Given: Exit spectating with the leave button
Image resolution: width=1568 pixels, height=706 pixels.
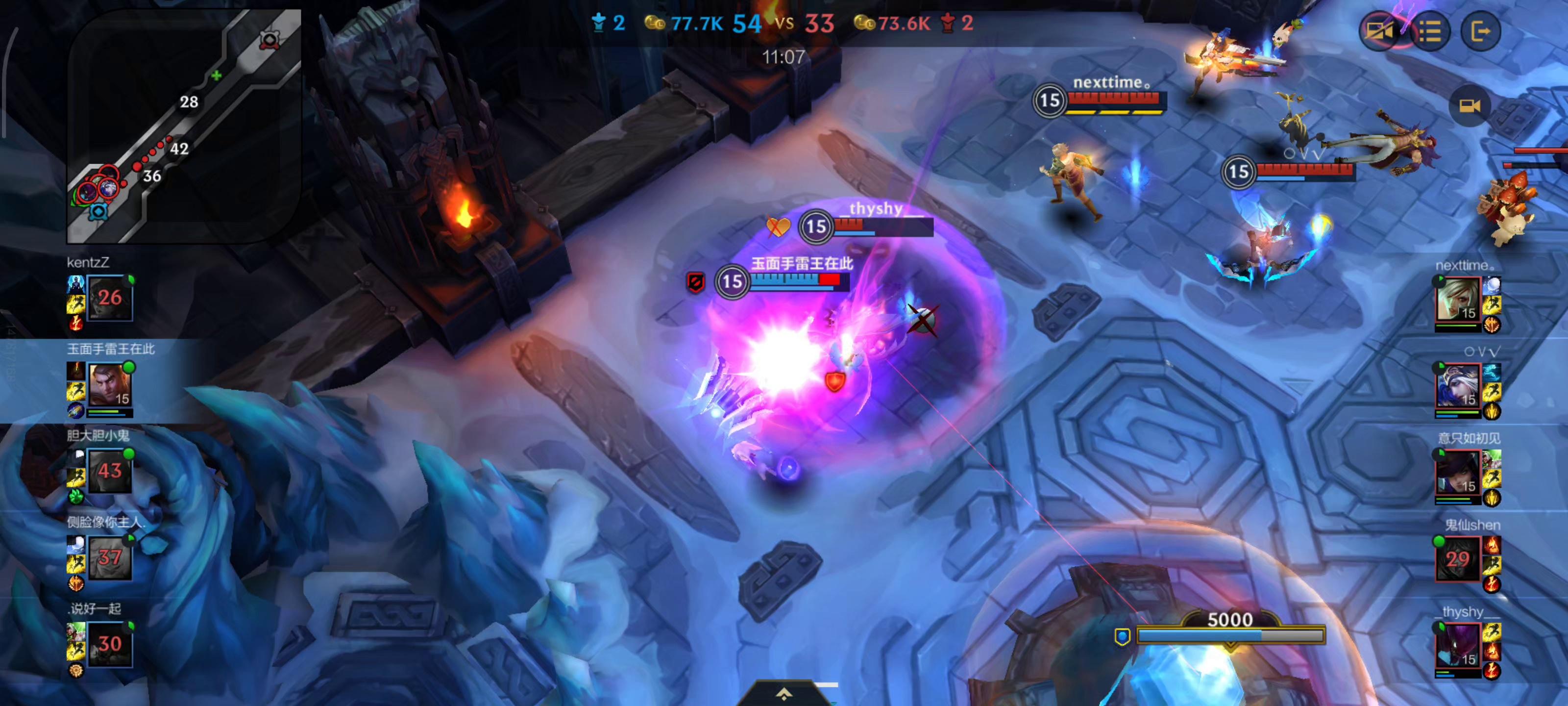Looking at the screenshot, I should 1480,30.
